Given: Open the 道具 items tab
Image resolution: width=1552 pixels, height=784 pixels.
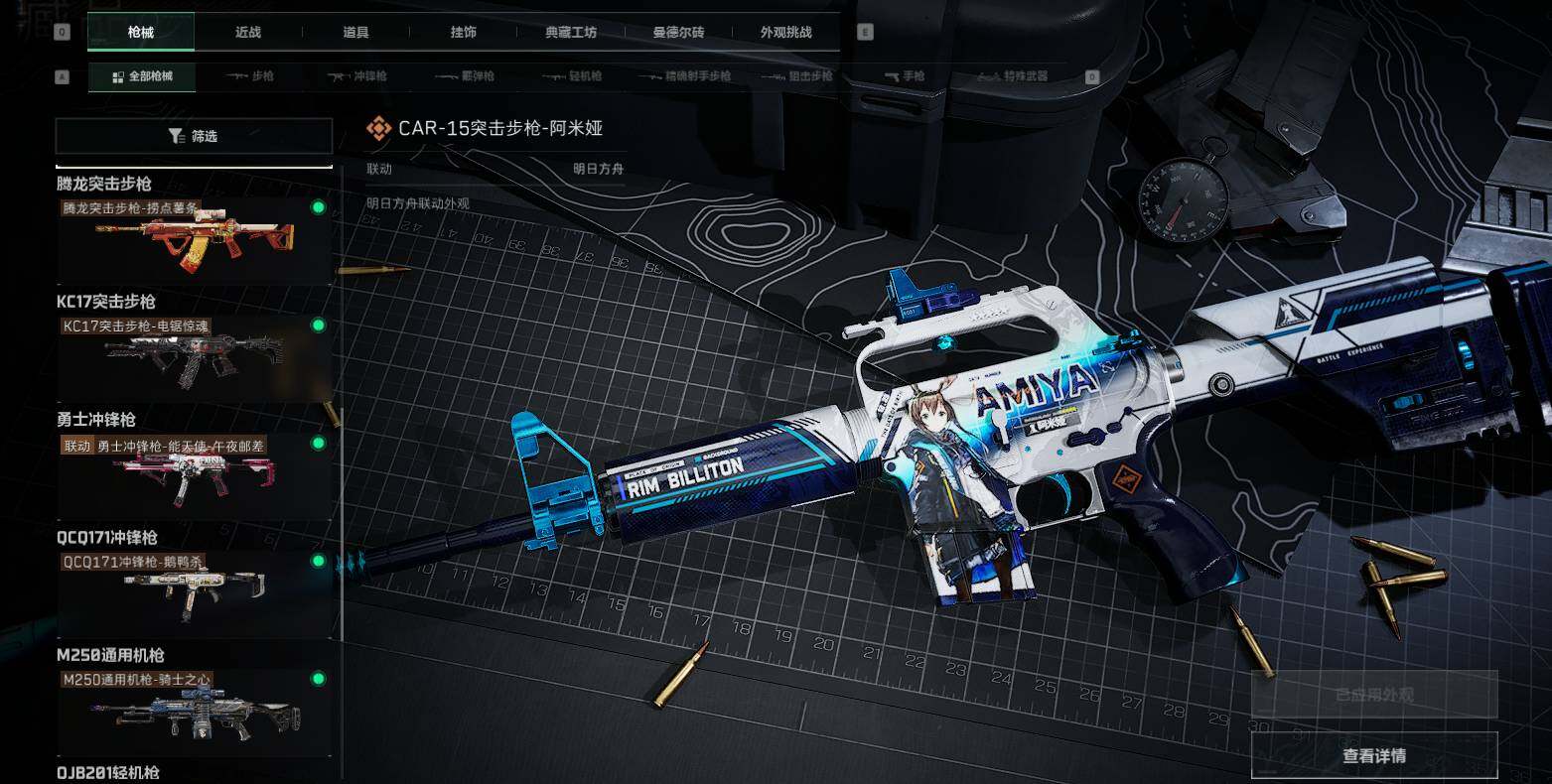Looking at the screenshot, I should (x=355, y=32).
